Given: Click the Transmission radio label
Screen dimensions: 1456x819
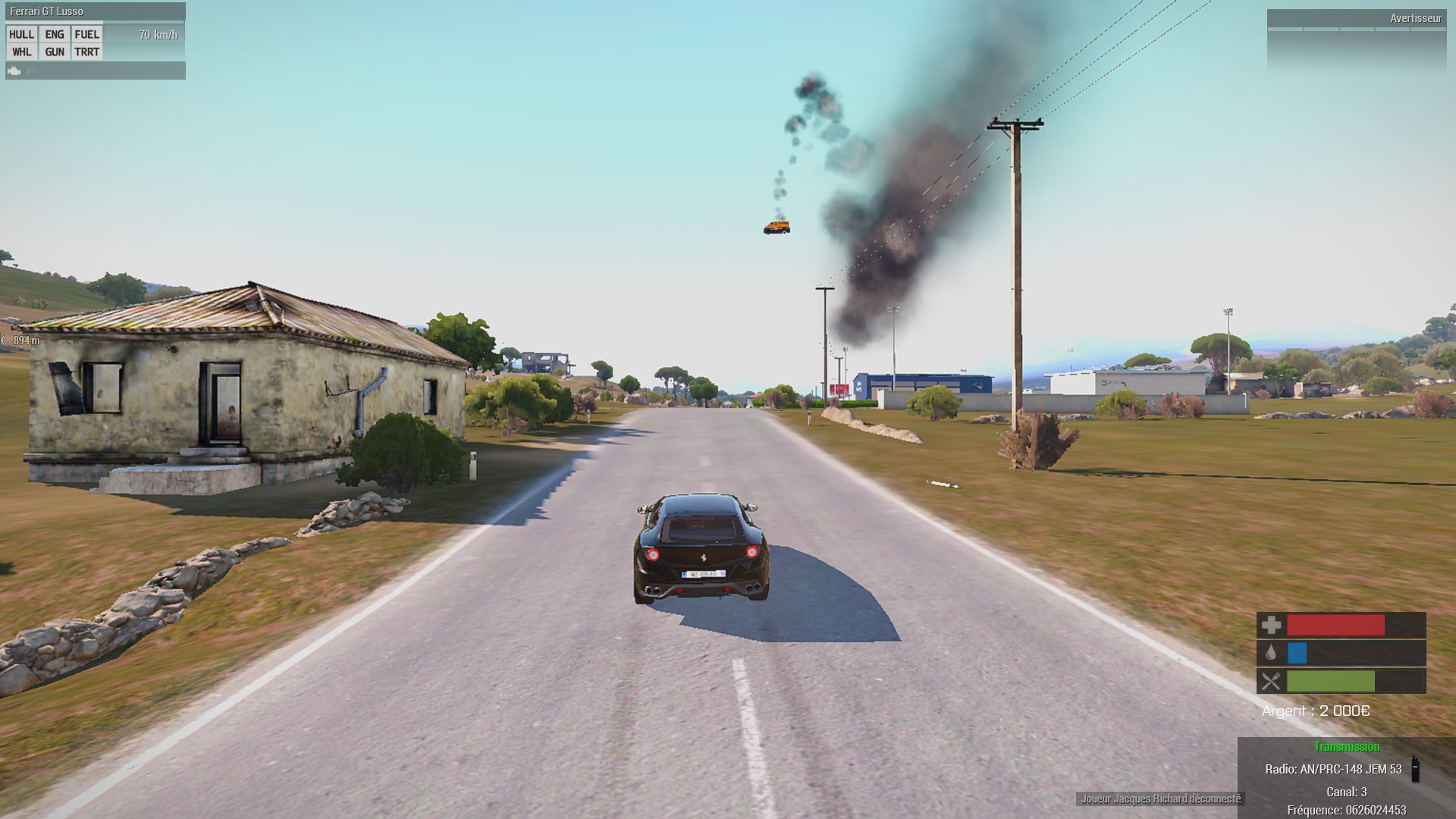Looking at the screenshot, I should pyautogui.click(x=1346, y=747).
